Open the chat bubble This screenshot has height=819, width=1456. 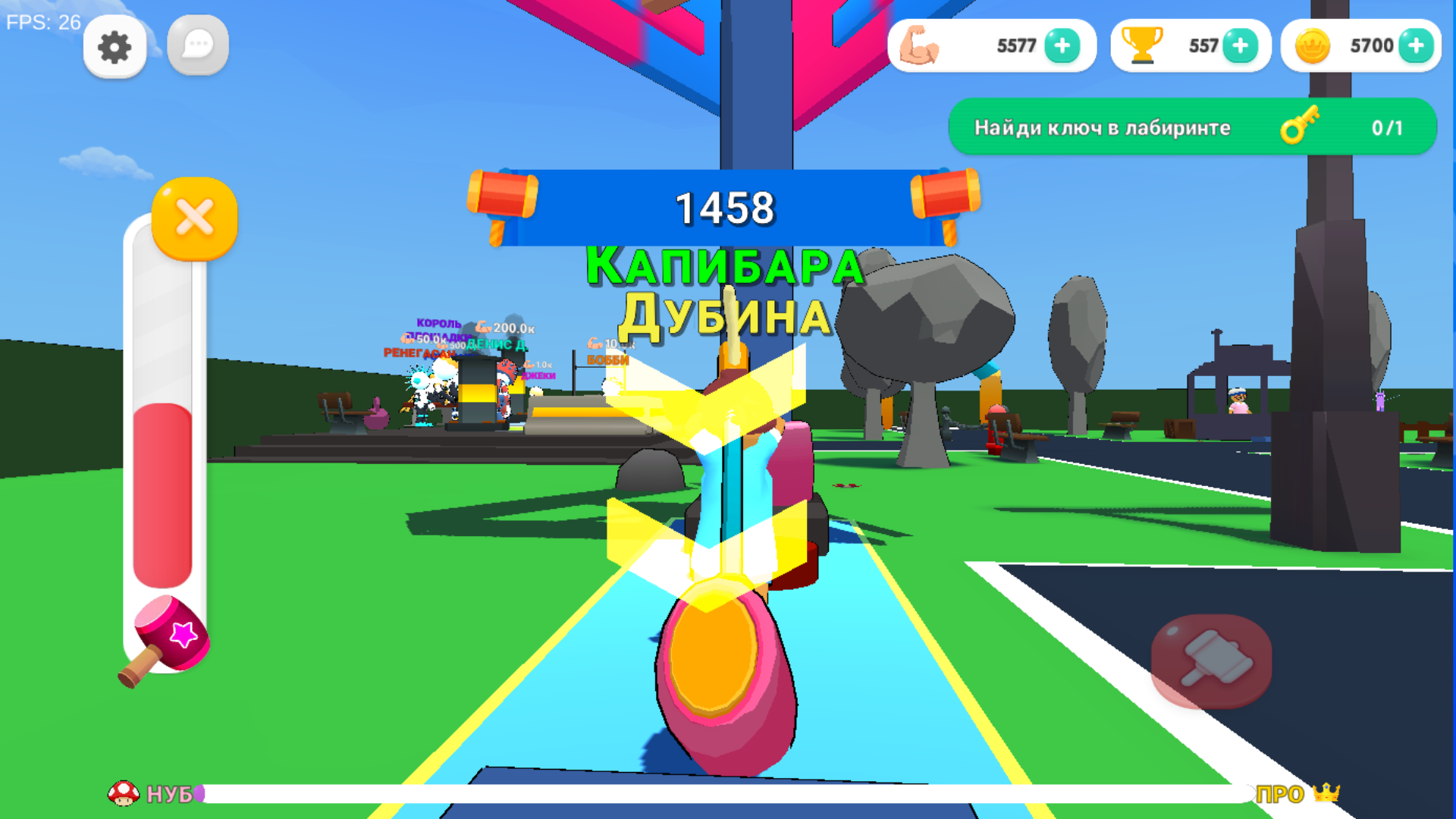pyautogui.click(x=197, y=47)
